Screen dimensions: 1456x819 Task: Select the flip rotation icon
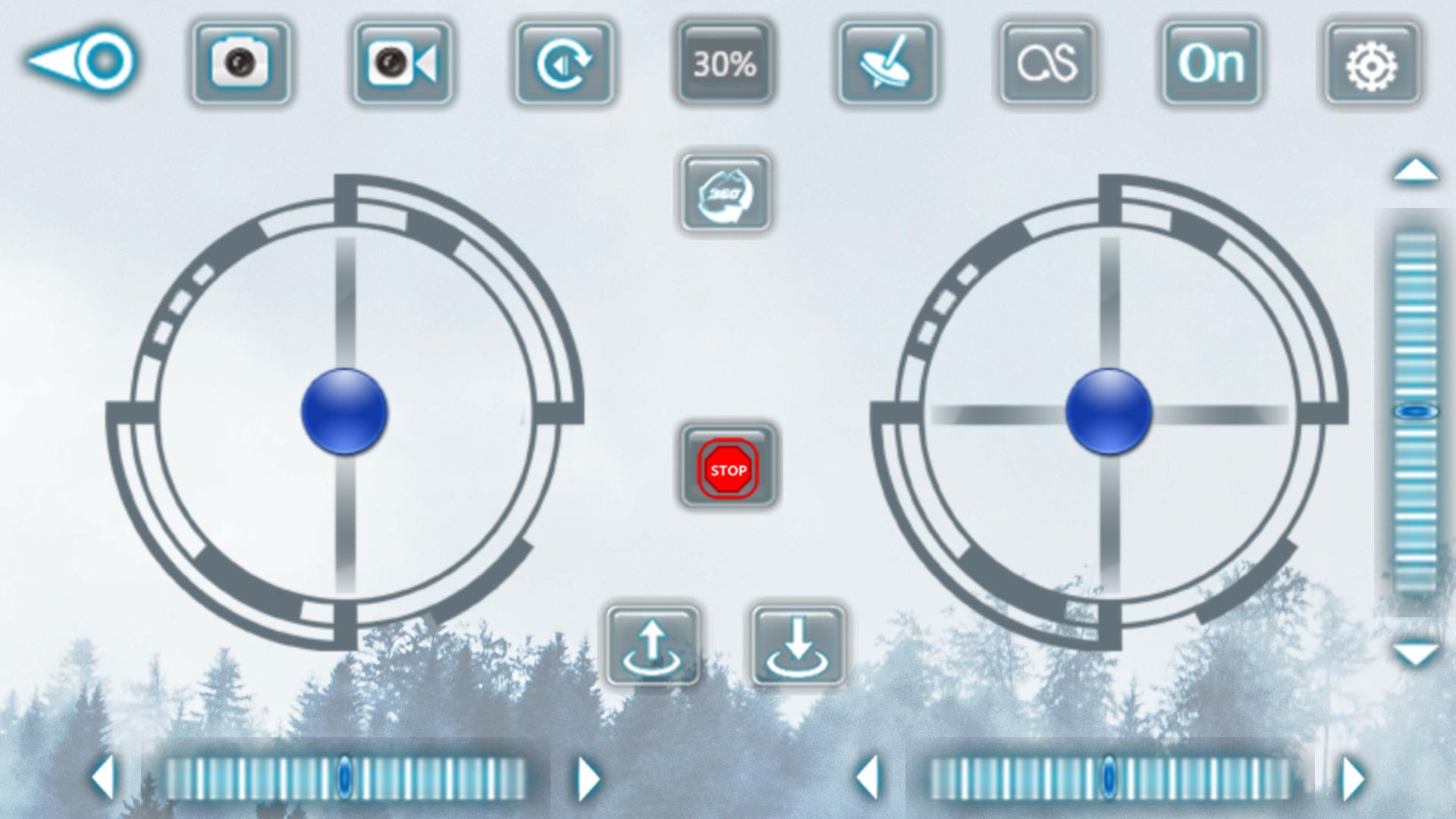[x=564, y=64]
